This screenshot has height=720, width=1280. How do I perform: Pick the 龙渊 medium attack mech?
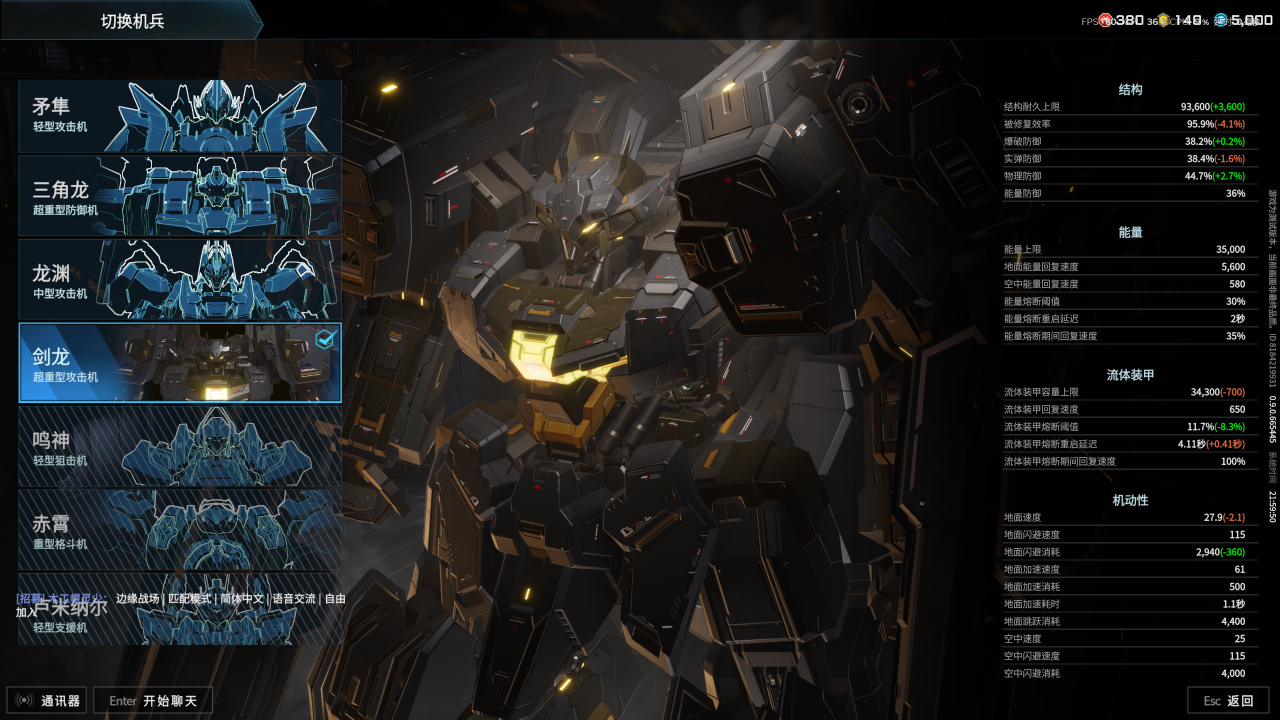[x=180, y=279]
